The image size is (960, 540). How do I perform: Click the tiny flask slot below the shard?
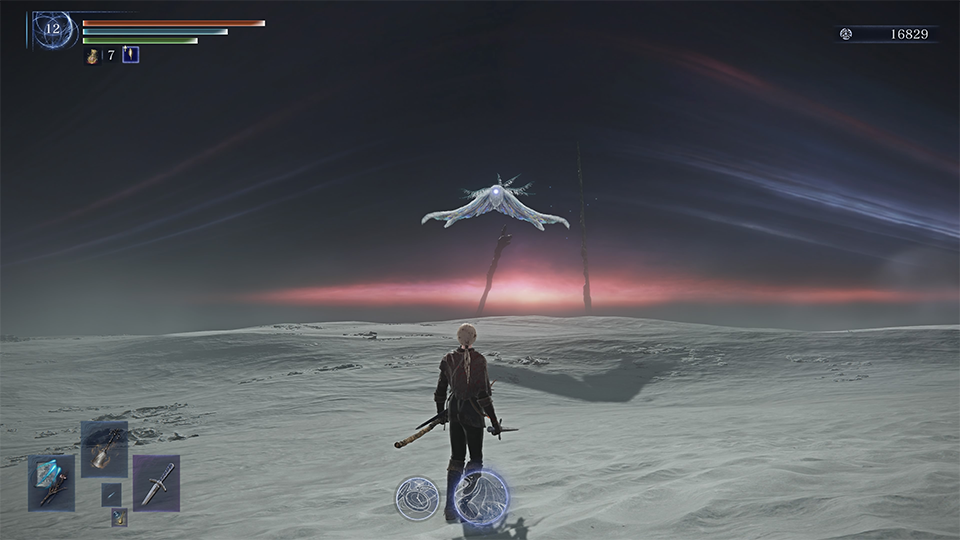point(119,517)
